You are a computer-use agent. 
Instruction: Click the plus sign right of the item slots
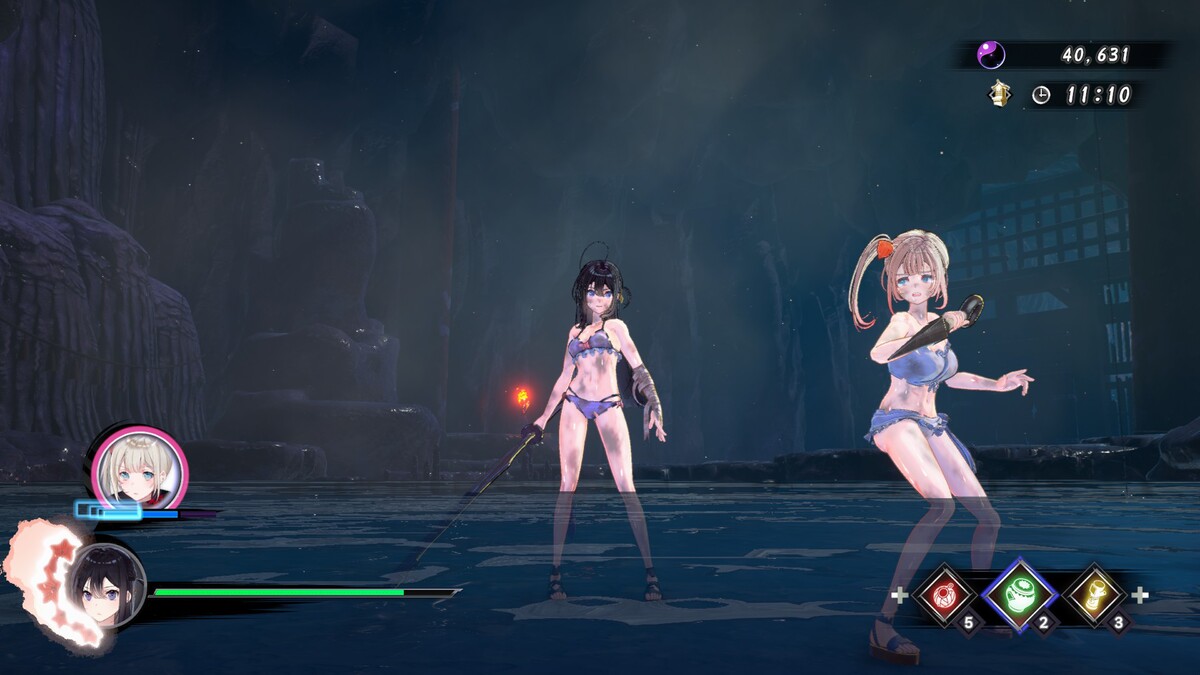coord(1139,596)
